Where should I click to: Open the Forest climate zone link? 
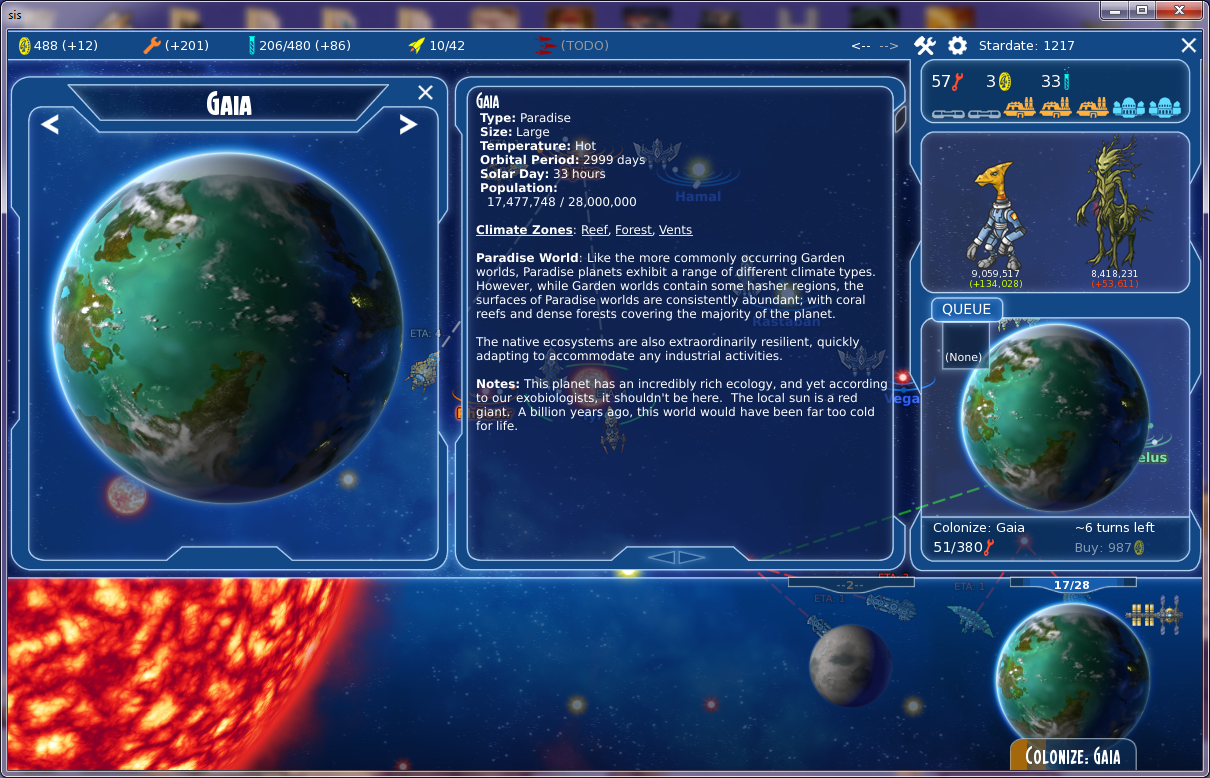point(633,230)
